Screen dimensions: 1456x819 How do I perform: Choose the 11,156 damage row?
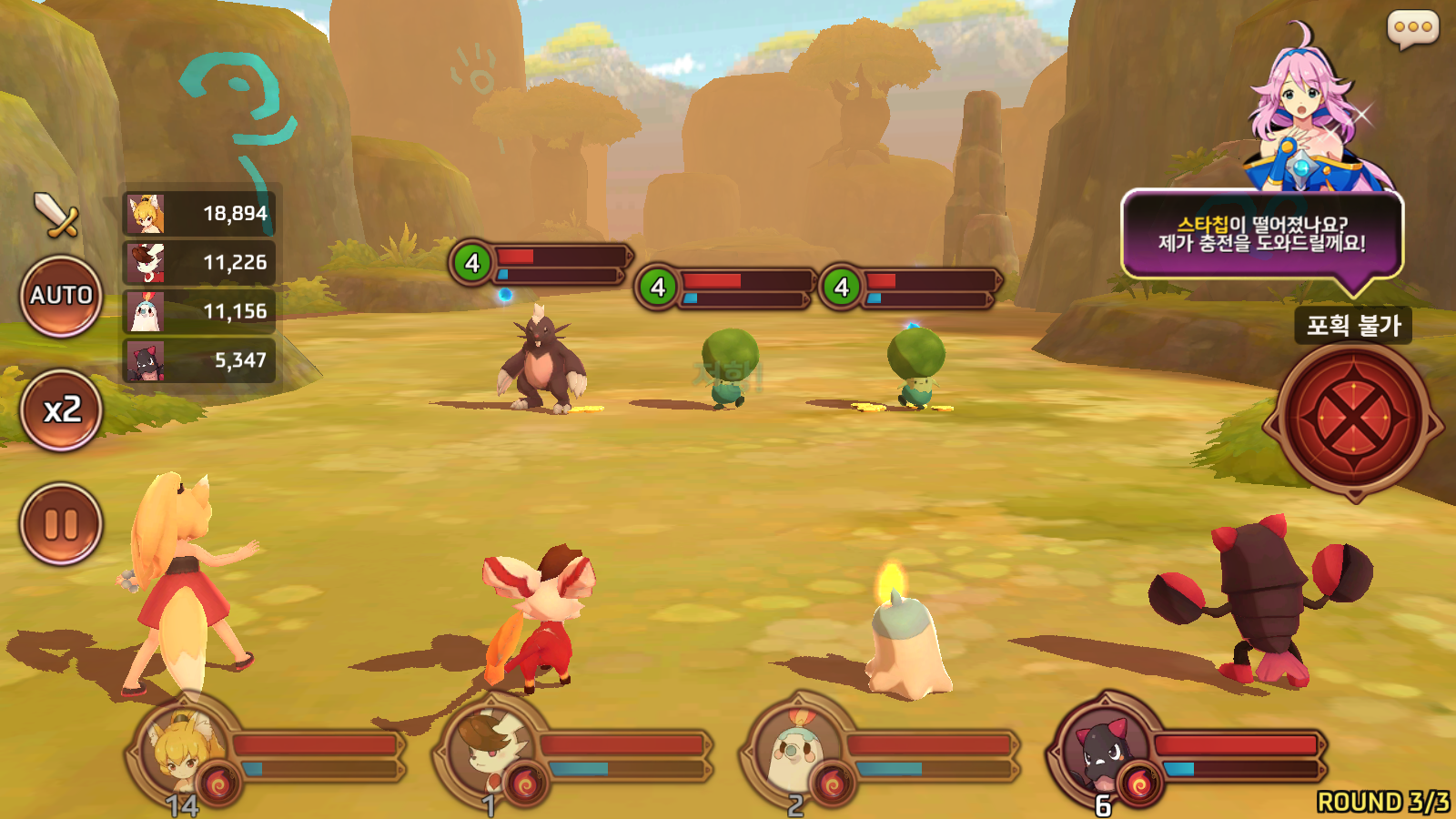point(199,312)
